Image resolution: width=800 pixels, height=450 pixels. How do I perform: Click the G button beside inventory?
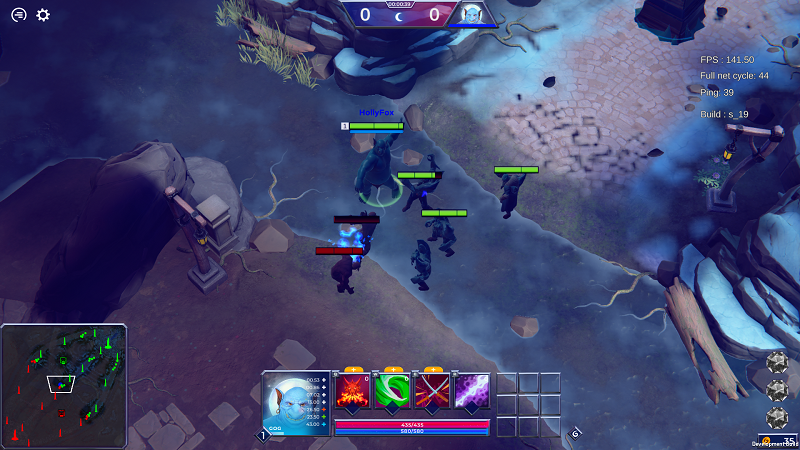point(575,433)
